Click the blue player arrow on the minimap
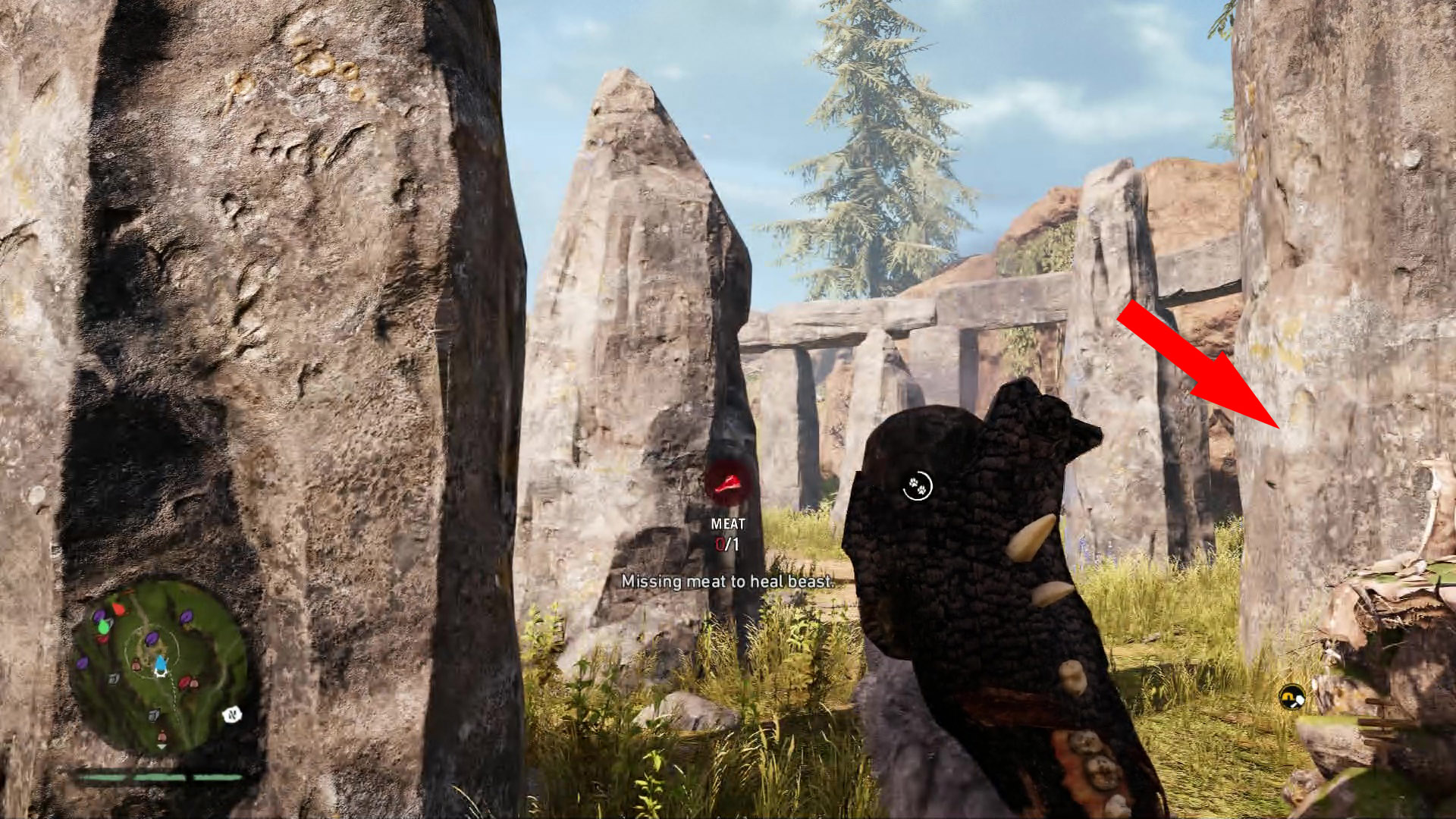Screen dimensions: 1456x819 click(x=161, y=665)
